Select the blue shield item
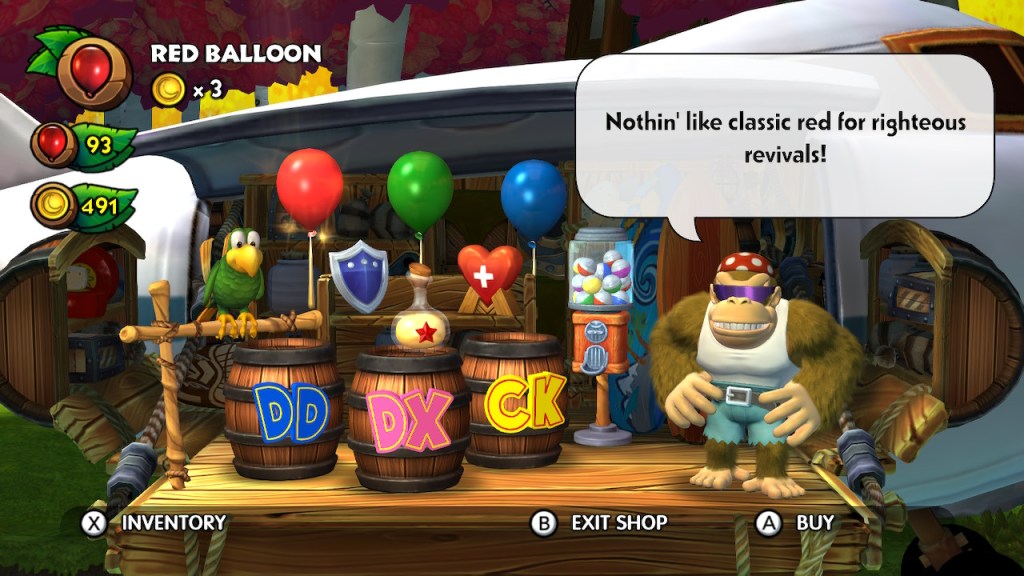The width and height of the screenshot is (1024, 576). (x=359, y=273)
